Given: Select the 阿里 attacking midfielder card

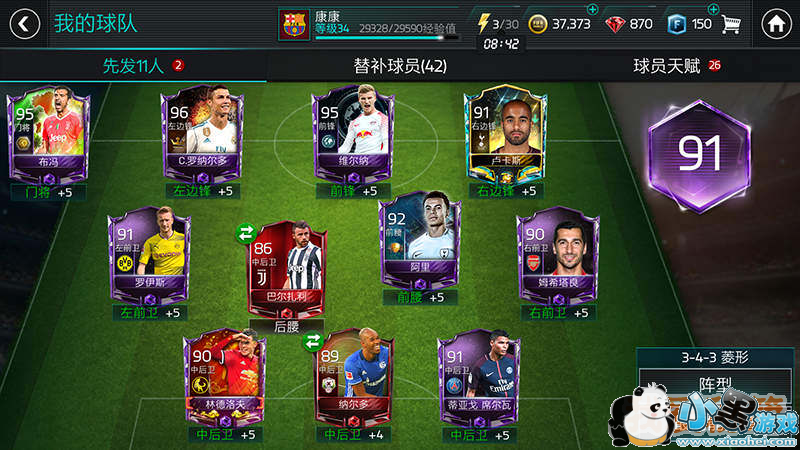Looking at the screenshot, I should [416, 245].
